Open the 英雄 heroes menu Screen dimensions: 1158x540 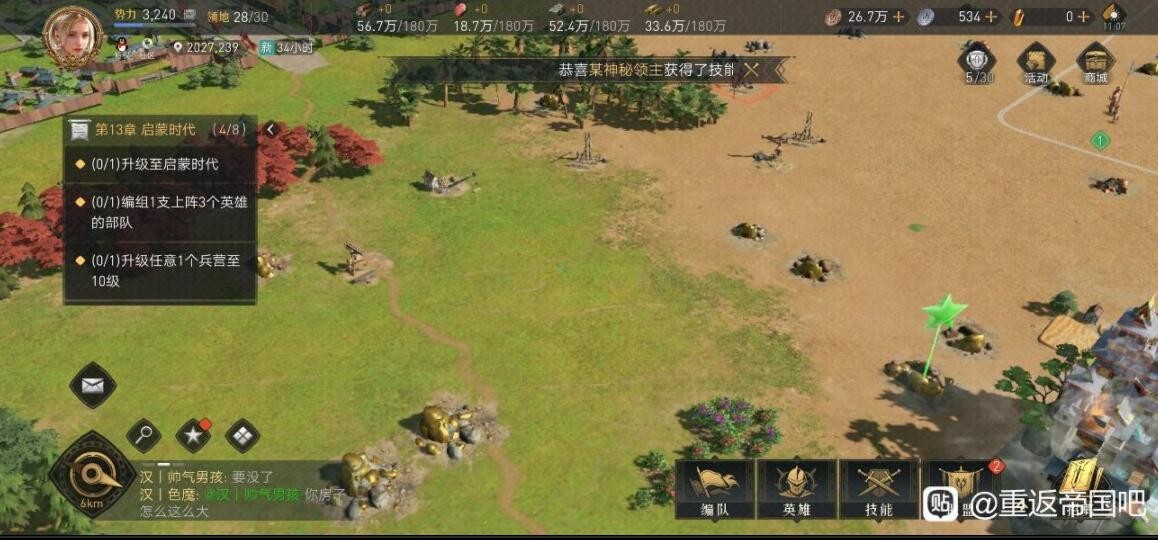[796, 489]
